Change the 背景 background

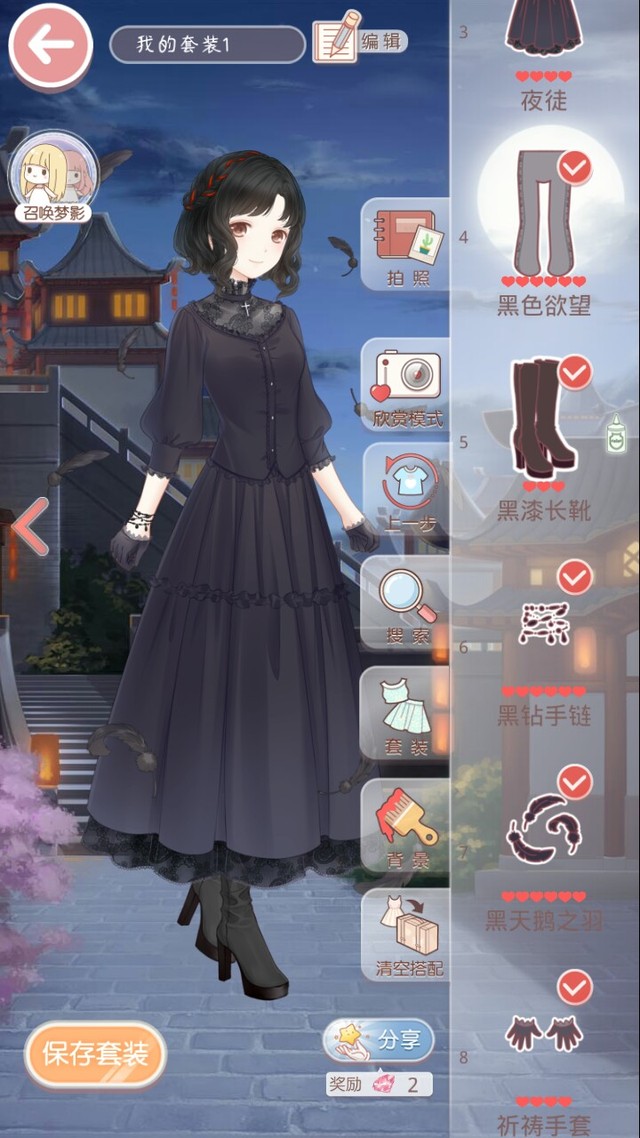click(x=406, y=823)
